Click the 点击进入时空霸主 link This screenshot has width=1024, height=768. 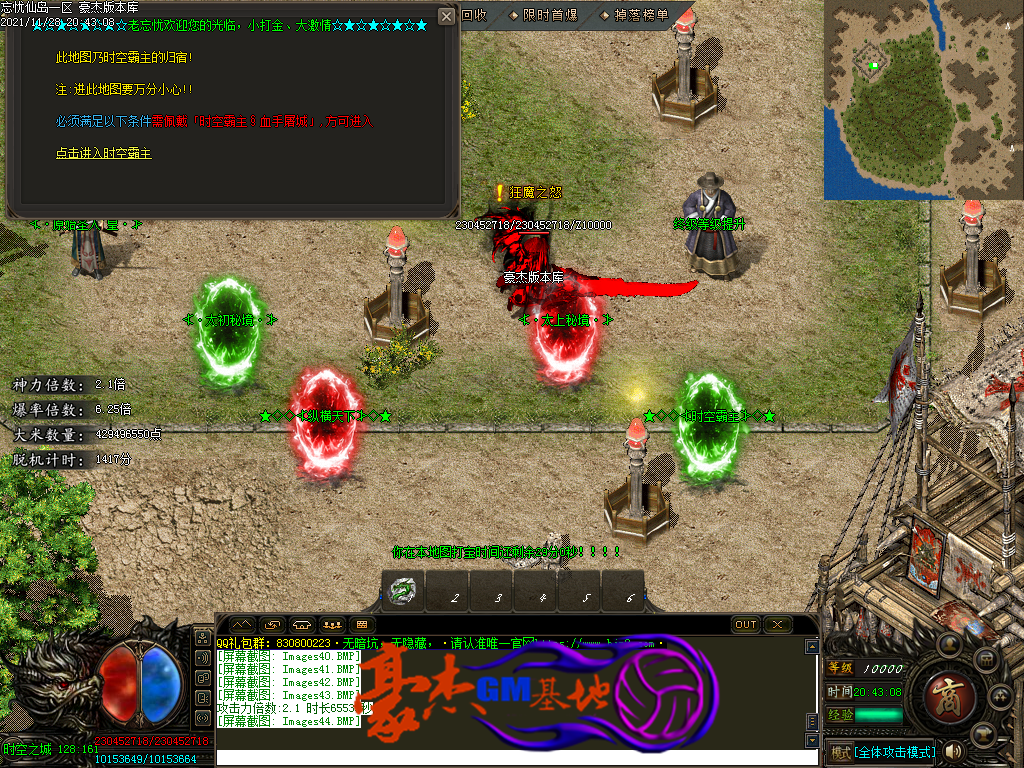[104, 154]
